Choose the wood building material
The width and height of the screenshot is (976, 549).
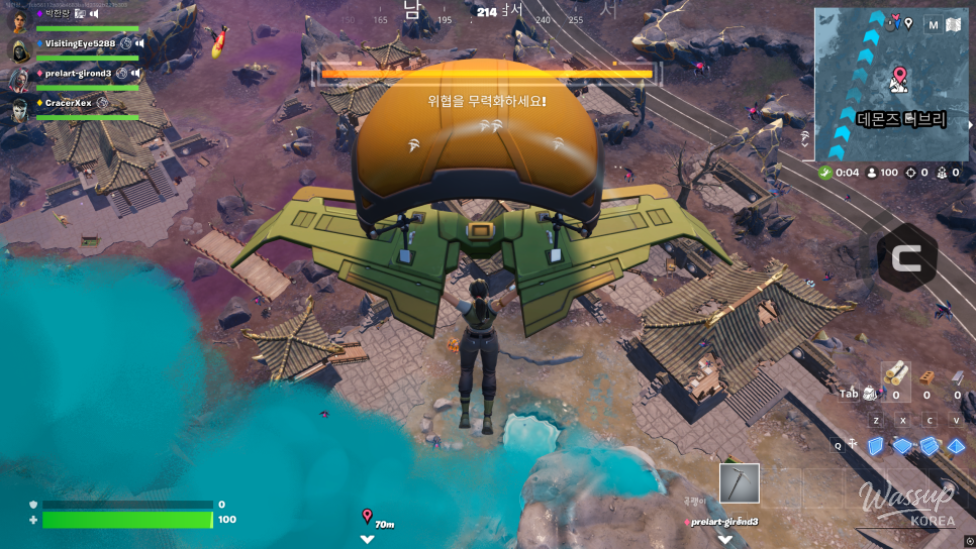pos(897,374)
